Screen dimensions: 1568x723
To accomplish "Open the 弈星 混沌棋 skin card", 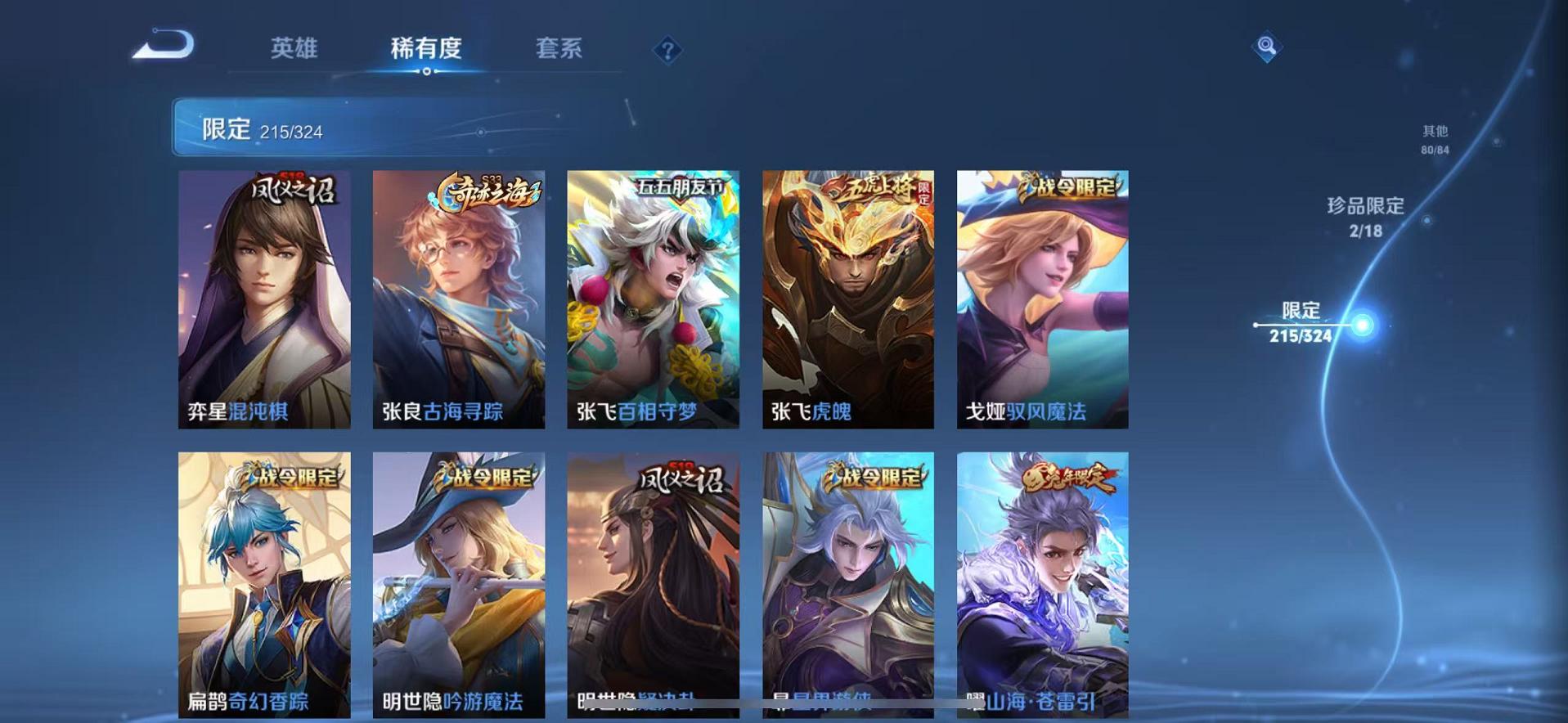I will (x=263, y=299).
